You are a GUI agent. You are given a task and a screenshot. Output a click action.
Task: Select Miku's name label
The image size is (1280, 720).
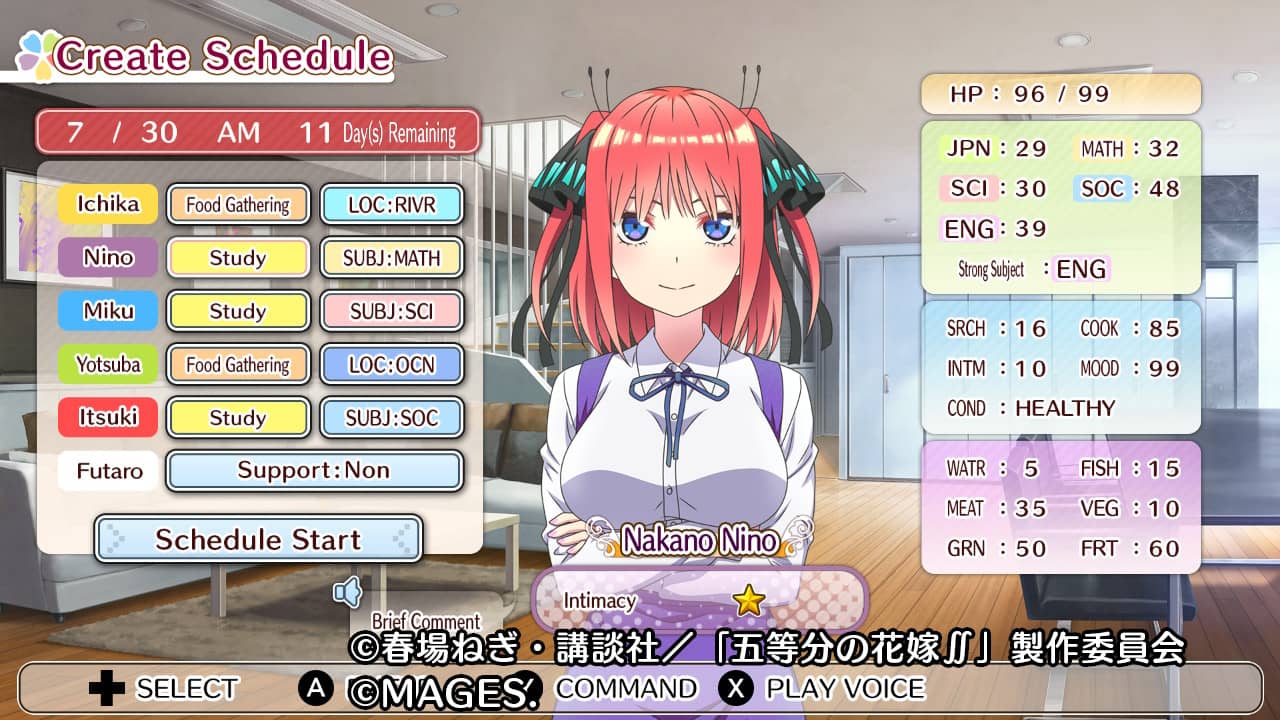108,311
